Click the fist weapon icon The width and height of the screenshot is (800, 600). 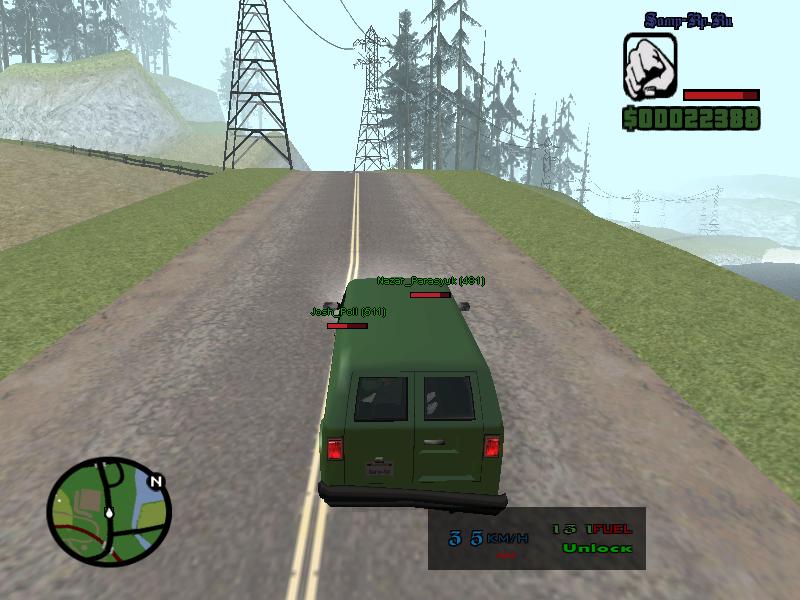pos(650,66)
